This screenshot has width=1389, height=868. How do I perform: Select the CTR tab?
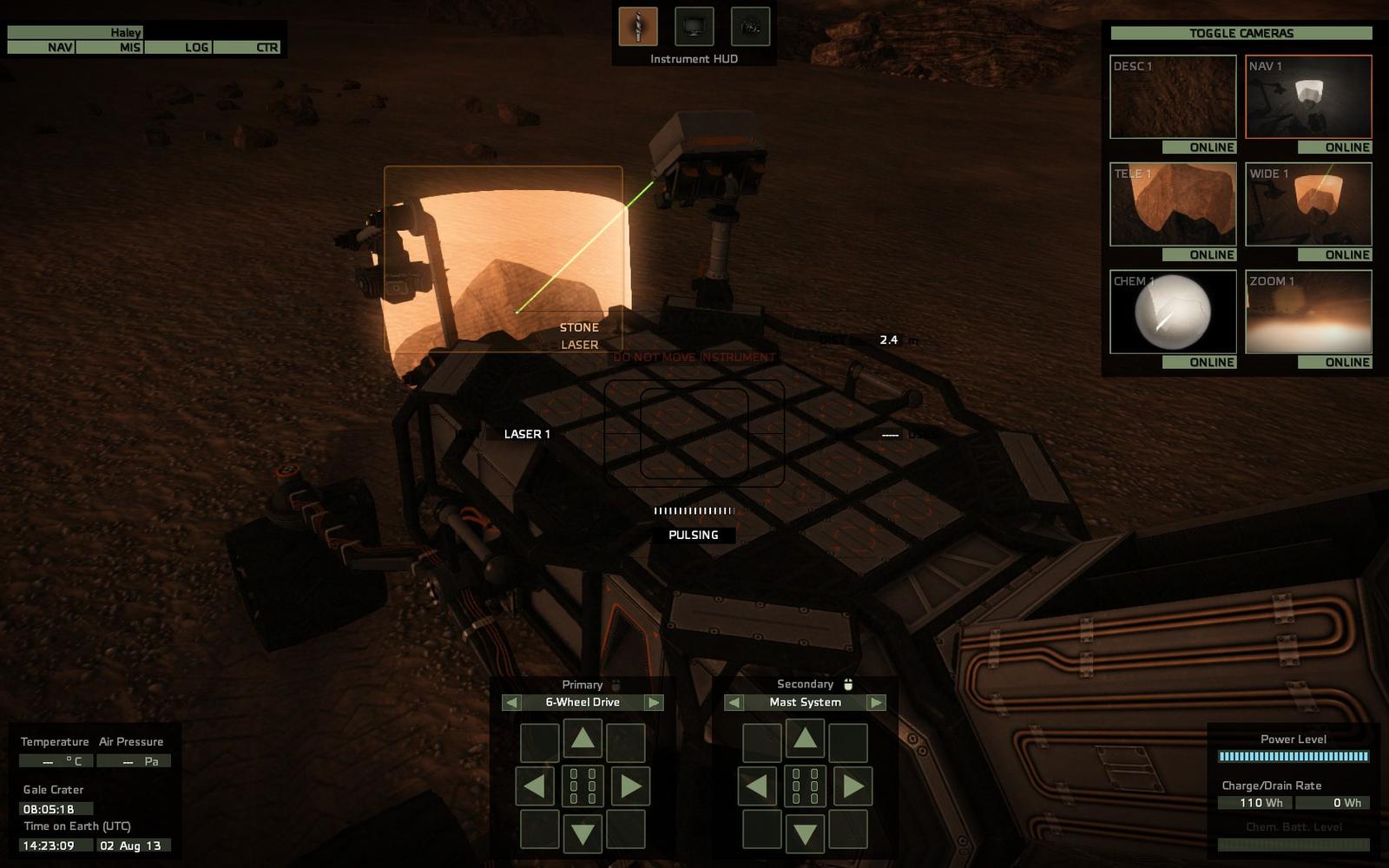pyautogui.click(x=247, y=47)
